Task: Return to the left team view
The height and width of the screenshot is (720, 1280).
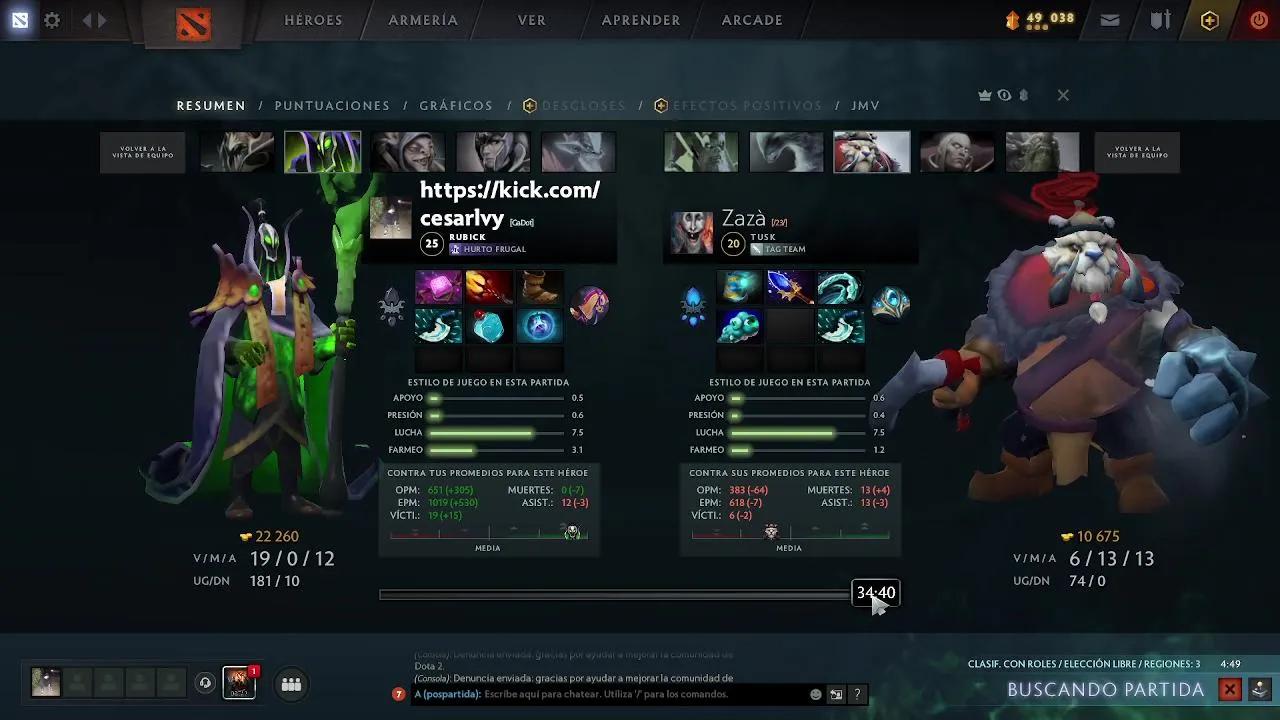Action: 143,153
